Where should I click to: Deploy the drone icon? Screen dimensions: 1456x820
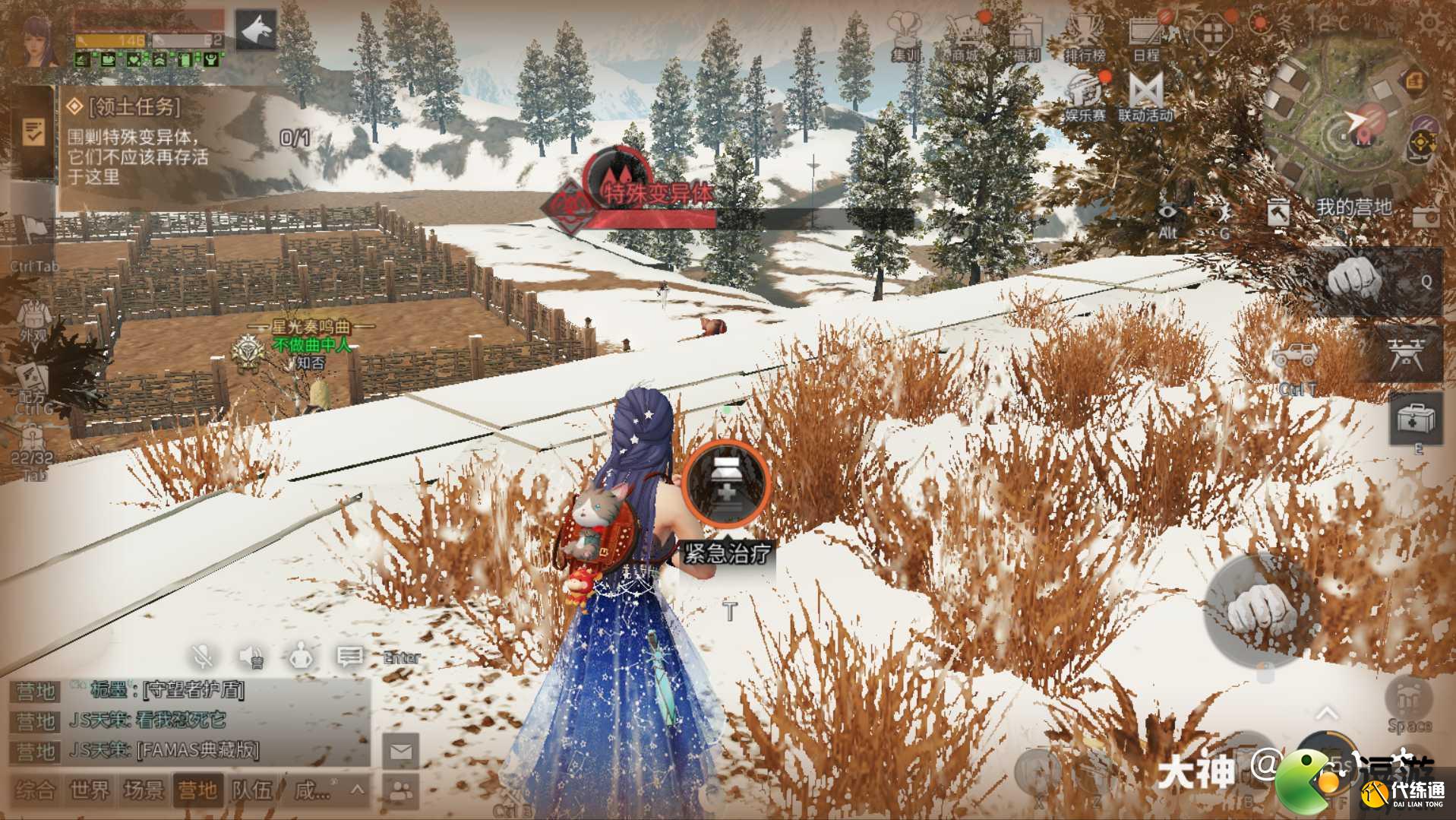coord(1405,355)
